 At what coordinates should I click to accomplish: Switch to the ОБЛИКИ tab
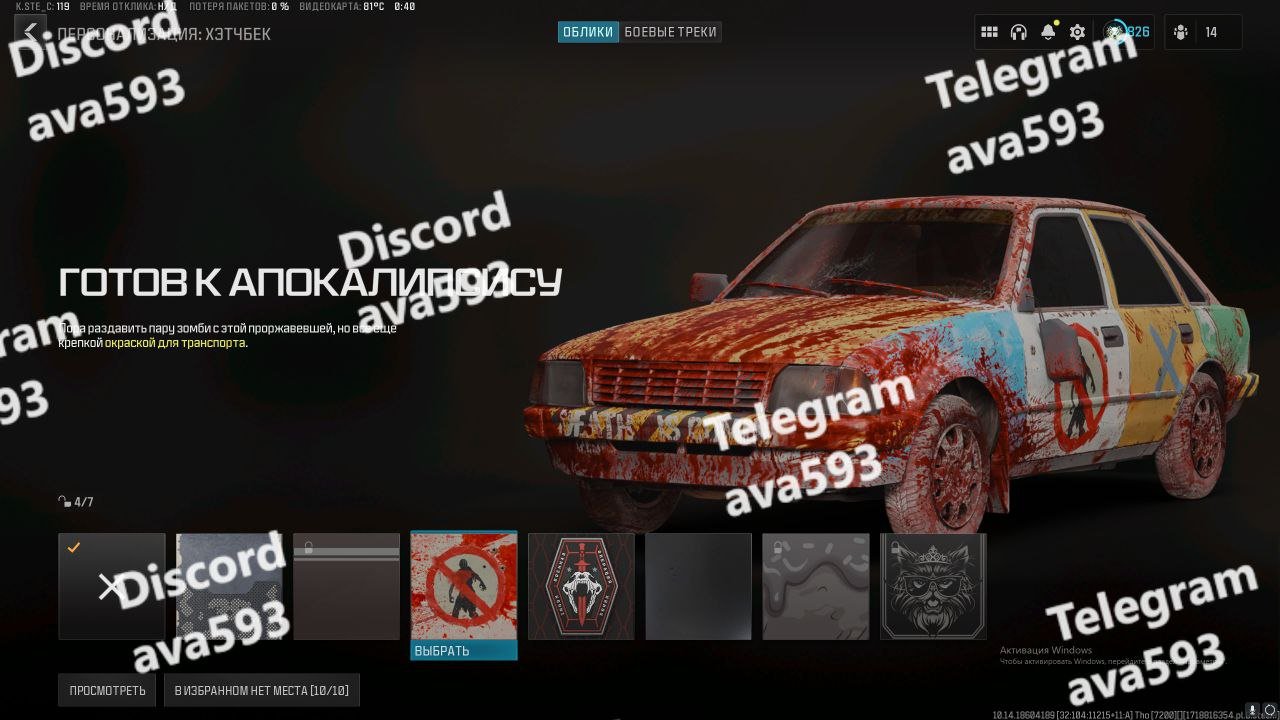[588, 32]
